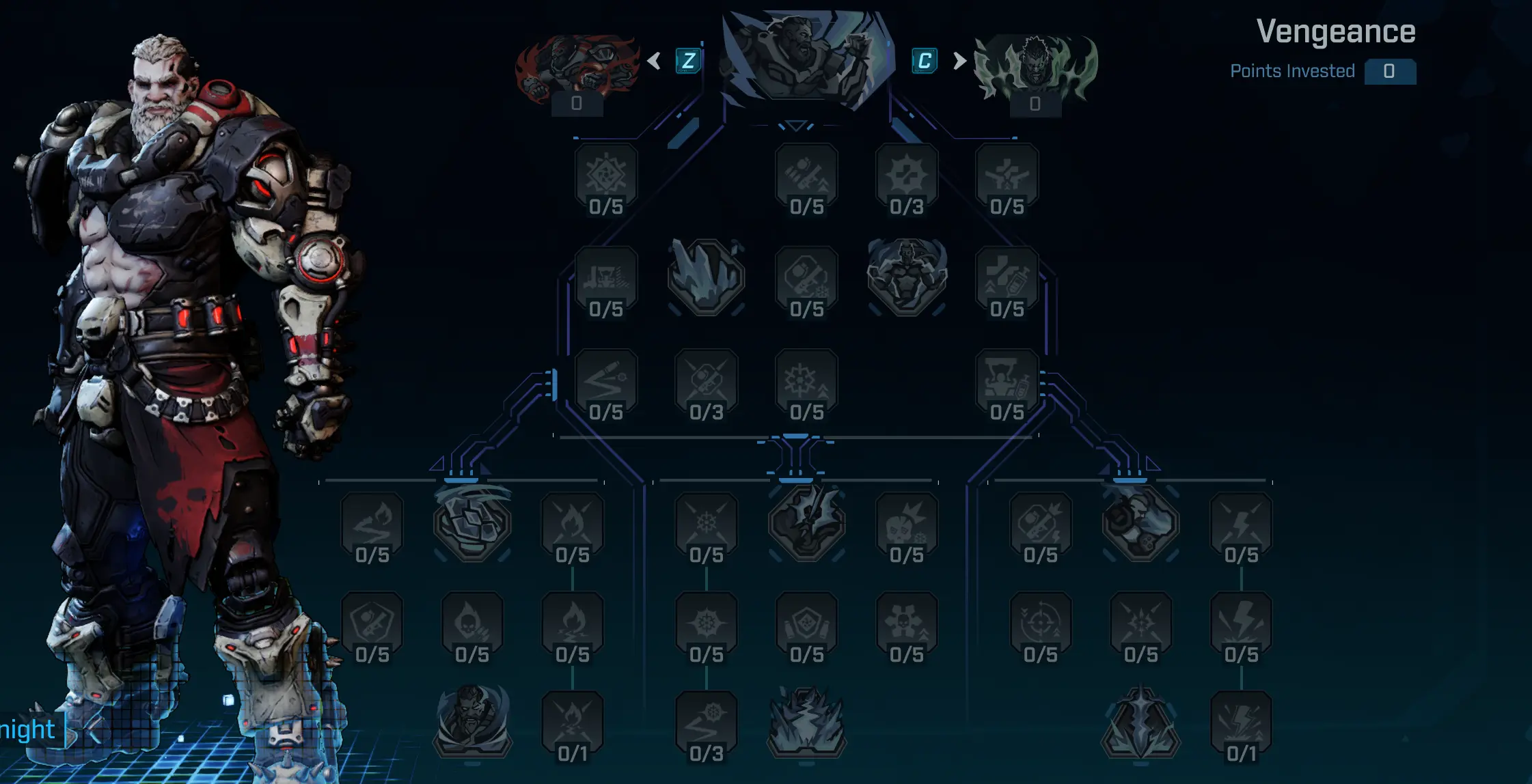This screenshot has height=784, width=1532.
Task: Invest in the 0/1 flame skill
Action: 572,725
